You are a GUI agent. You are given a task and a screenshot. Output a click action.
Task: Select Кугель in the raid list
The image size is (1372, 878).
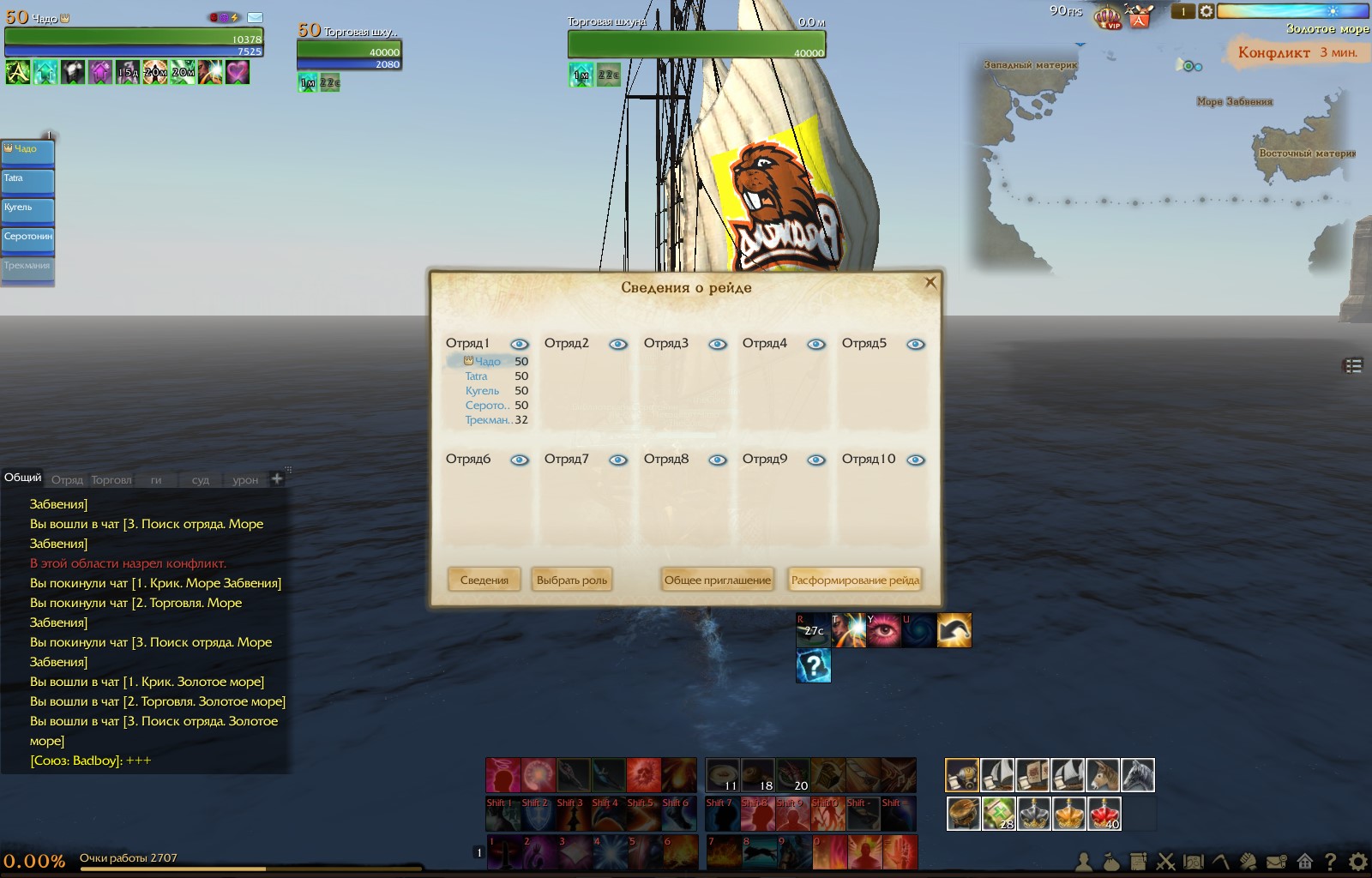[482, 391]
